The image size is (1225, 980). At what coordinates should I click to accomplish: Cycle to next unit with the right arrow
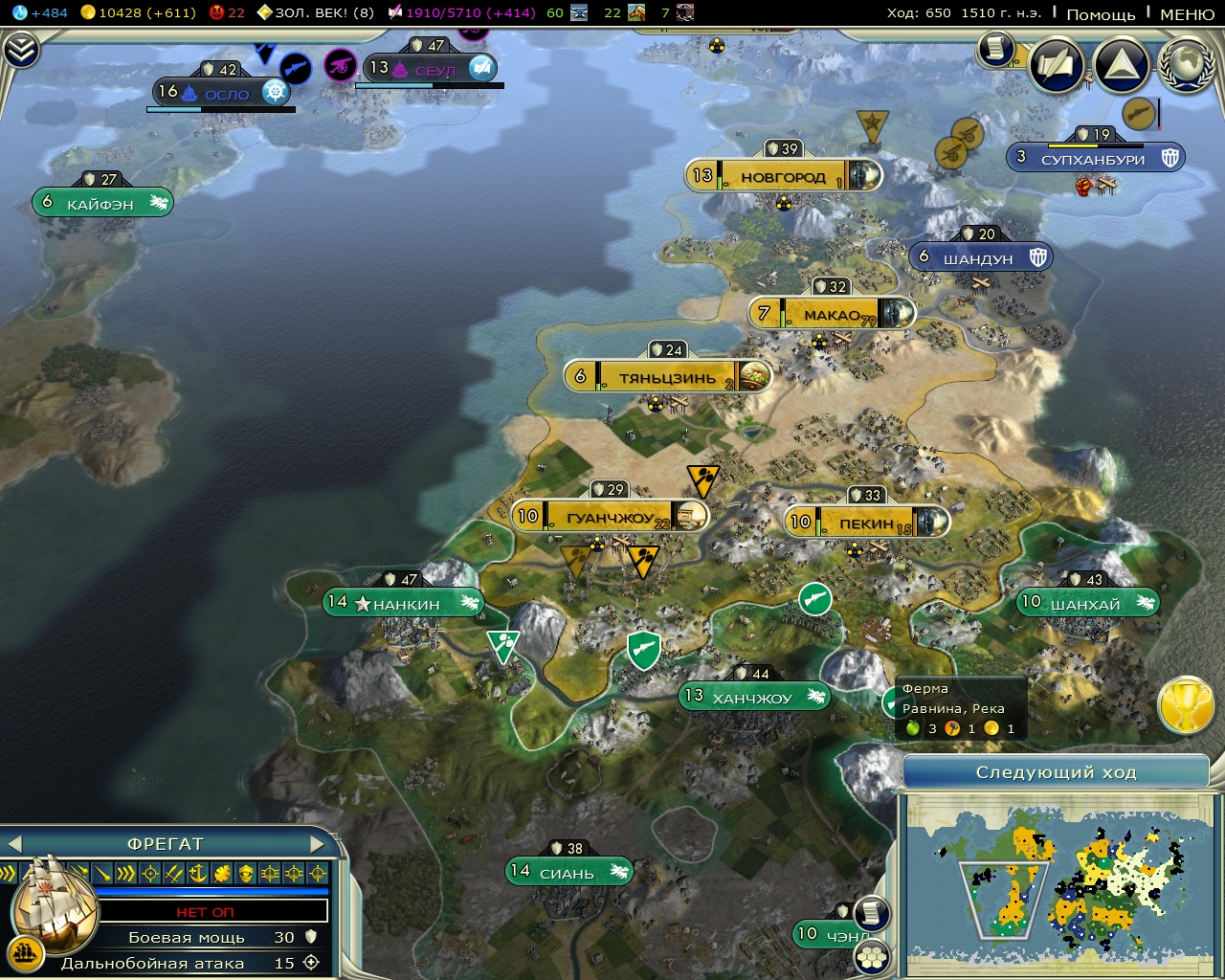(320, 844)
